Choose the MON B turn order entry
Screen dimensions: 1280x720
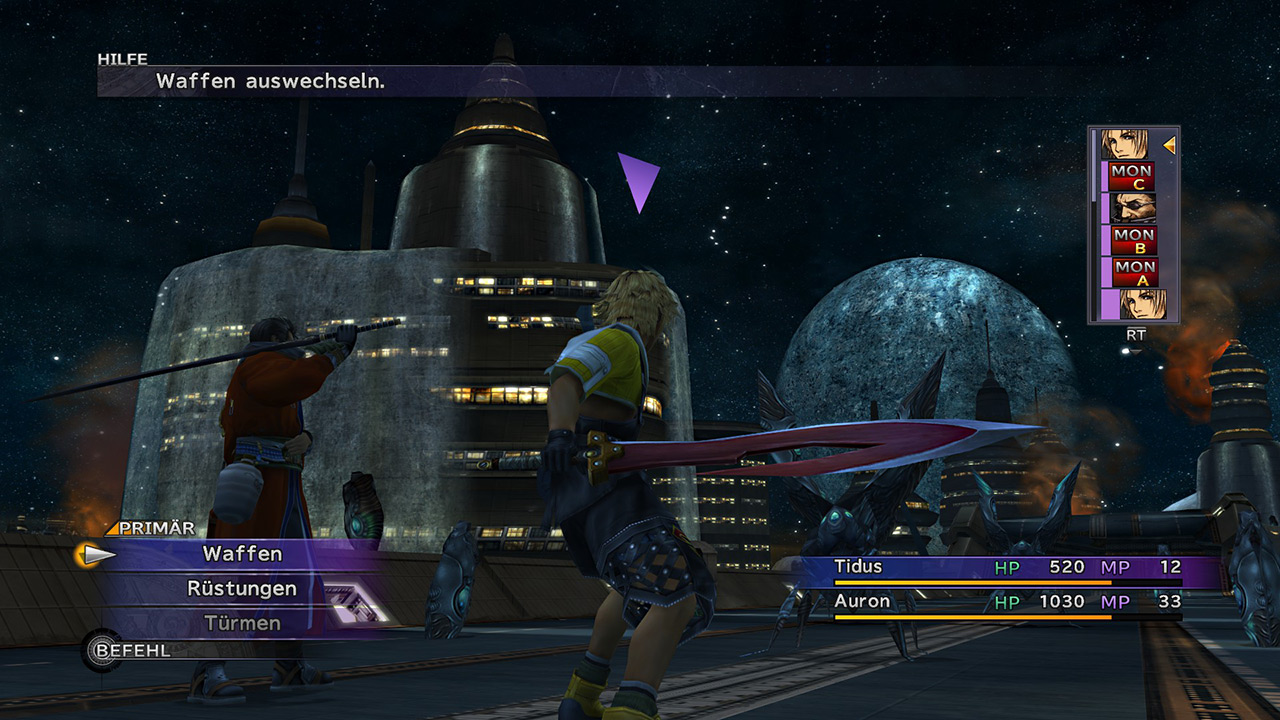pos(1133,241)
